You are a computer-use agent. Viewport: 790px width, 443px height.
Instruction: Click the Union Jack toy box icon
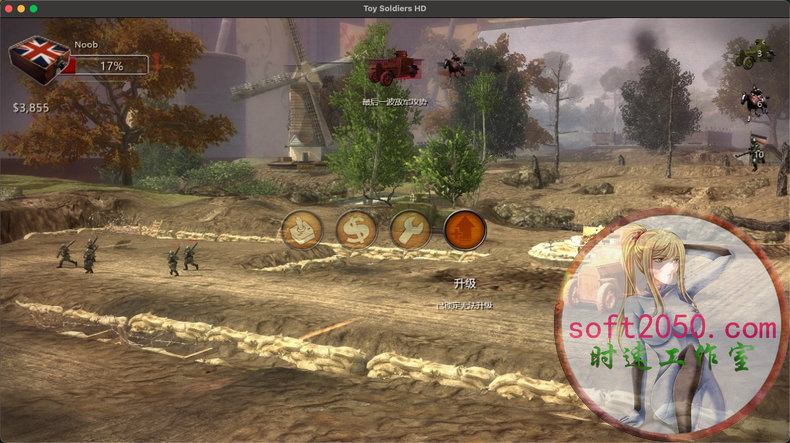[x=39, y=63]
